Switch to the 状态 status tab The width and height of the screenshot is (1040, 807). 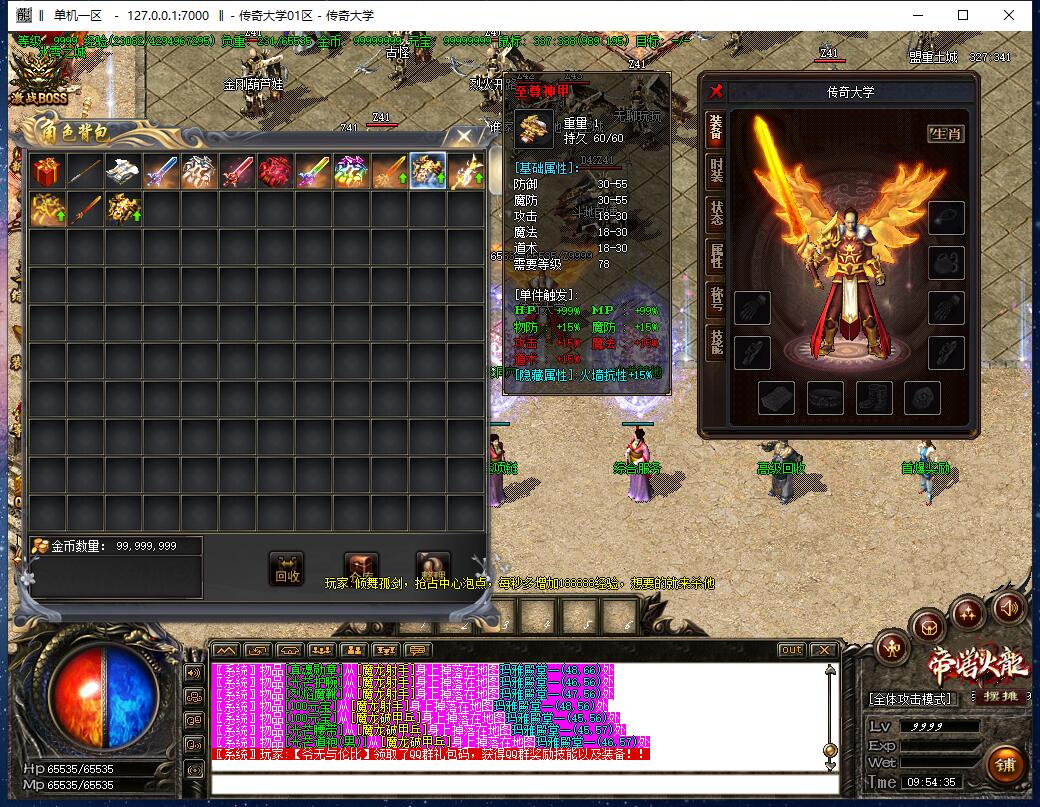point(716,212)
